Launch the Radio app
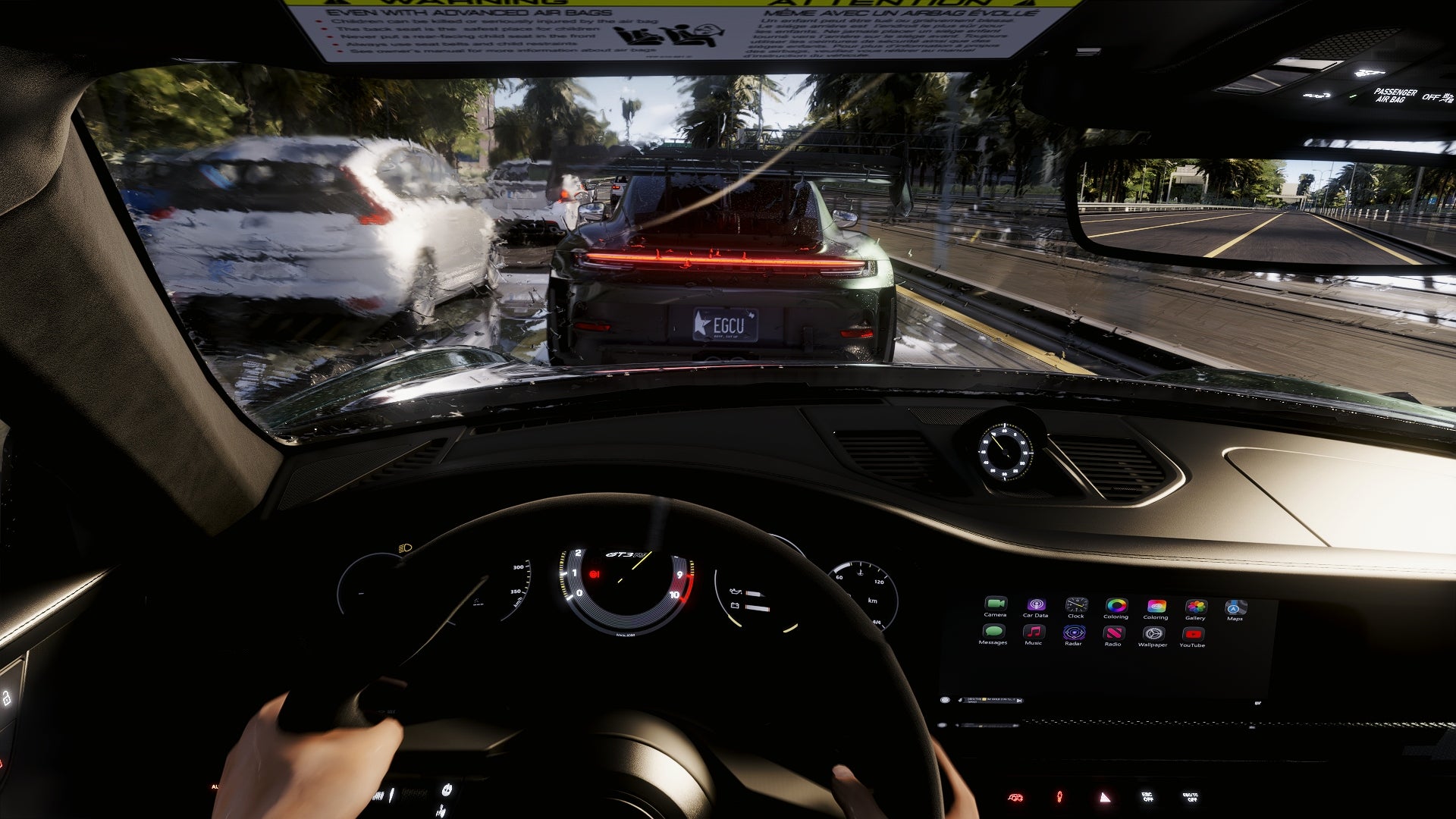This screenshot has height=819, width=1456. (1113, 634)
